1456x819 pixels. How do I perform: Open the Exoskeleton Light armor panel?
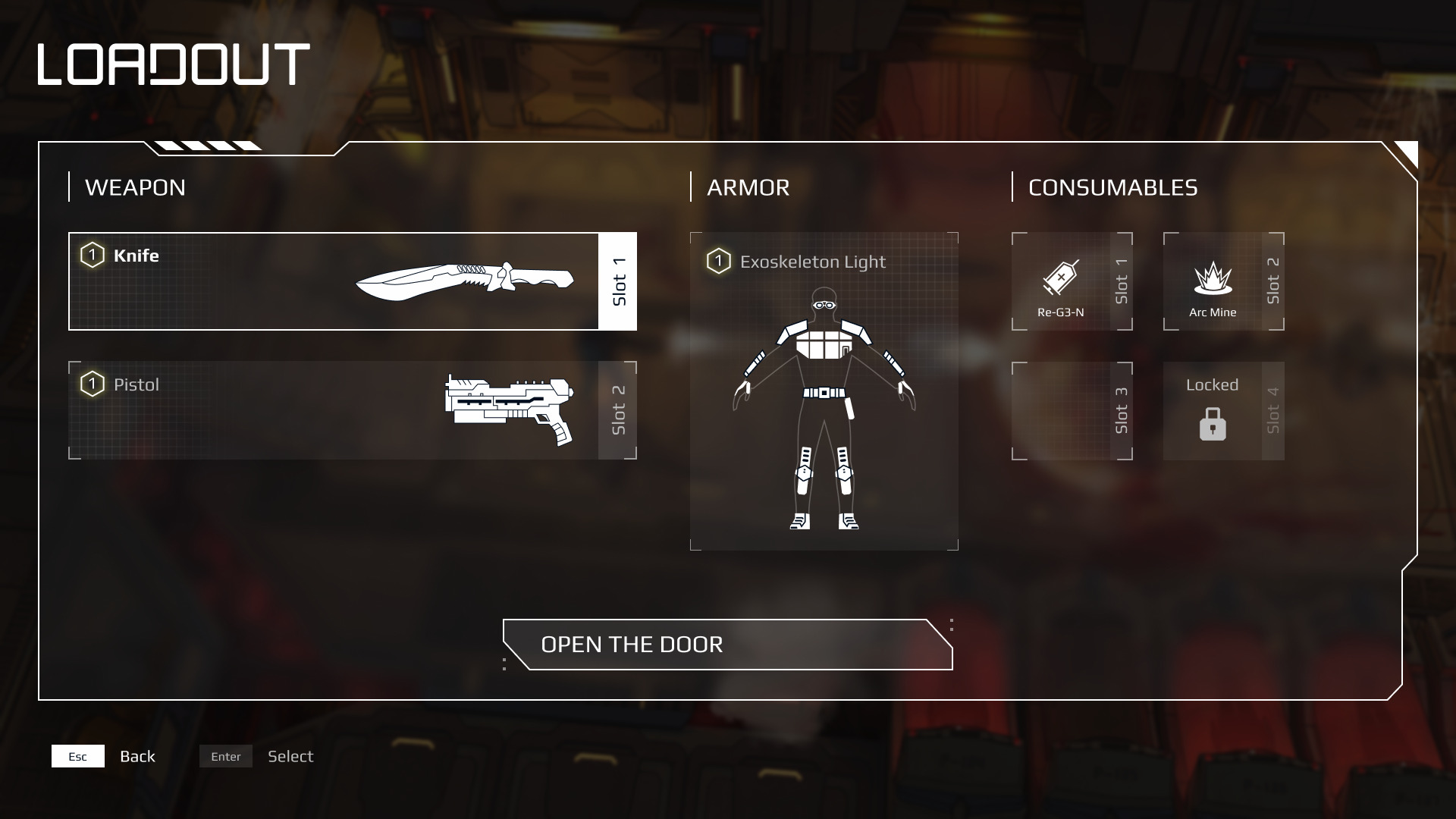coord(824,391)
